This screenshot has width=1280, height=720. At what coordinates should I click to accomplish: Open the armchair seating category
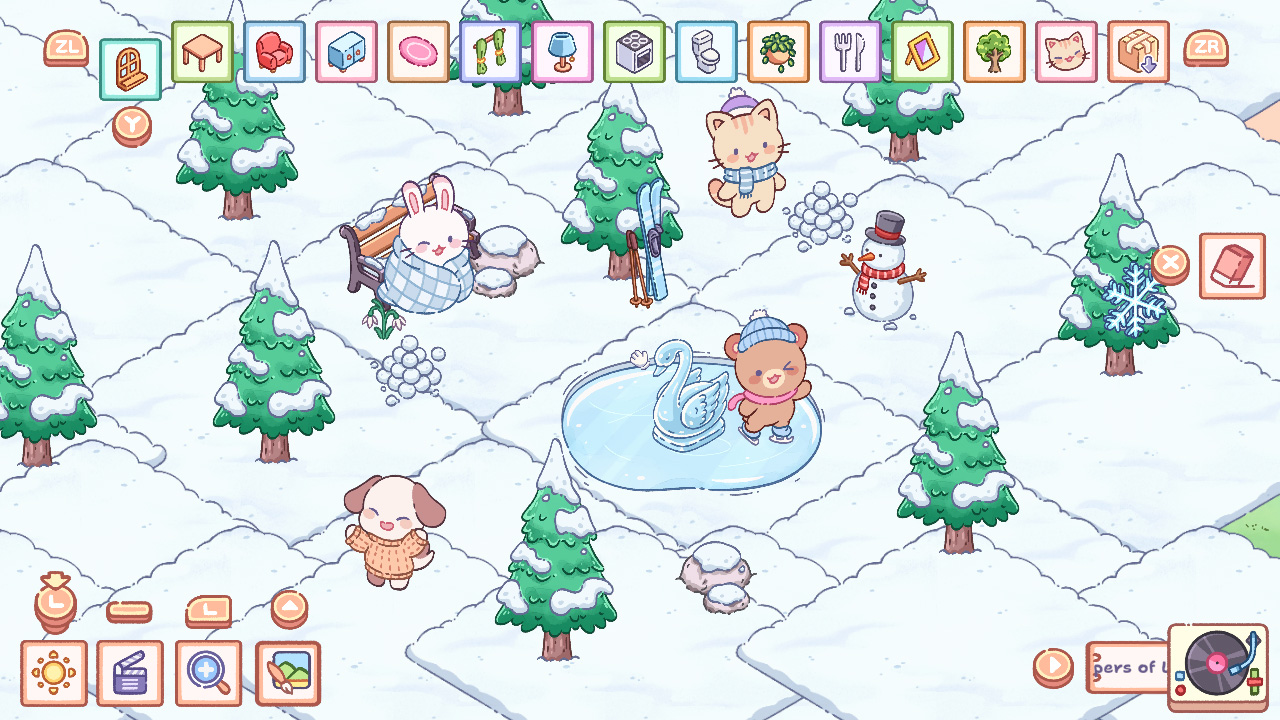click(277, 55)
